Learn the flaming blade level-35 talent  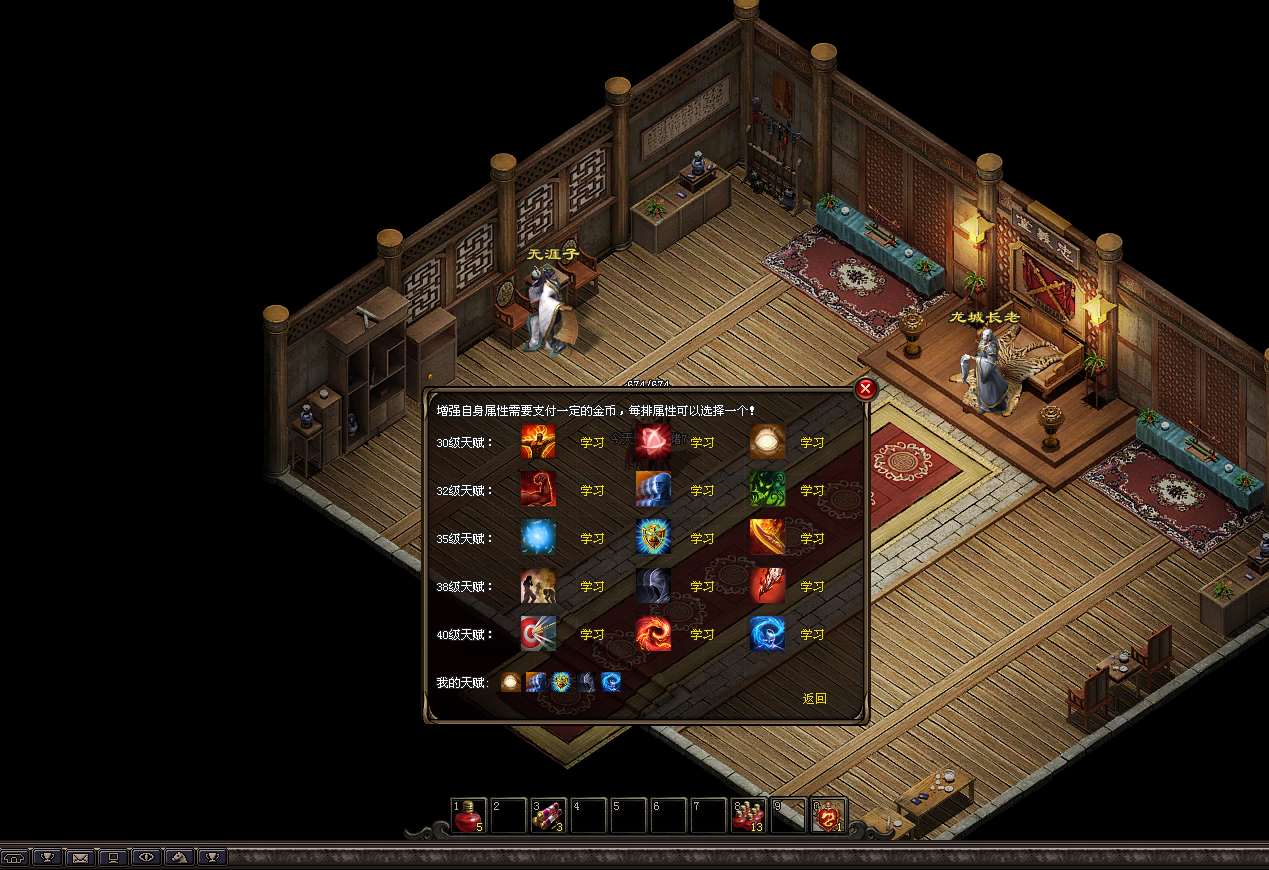pyautogui.click(x=812, y=538)
